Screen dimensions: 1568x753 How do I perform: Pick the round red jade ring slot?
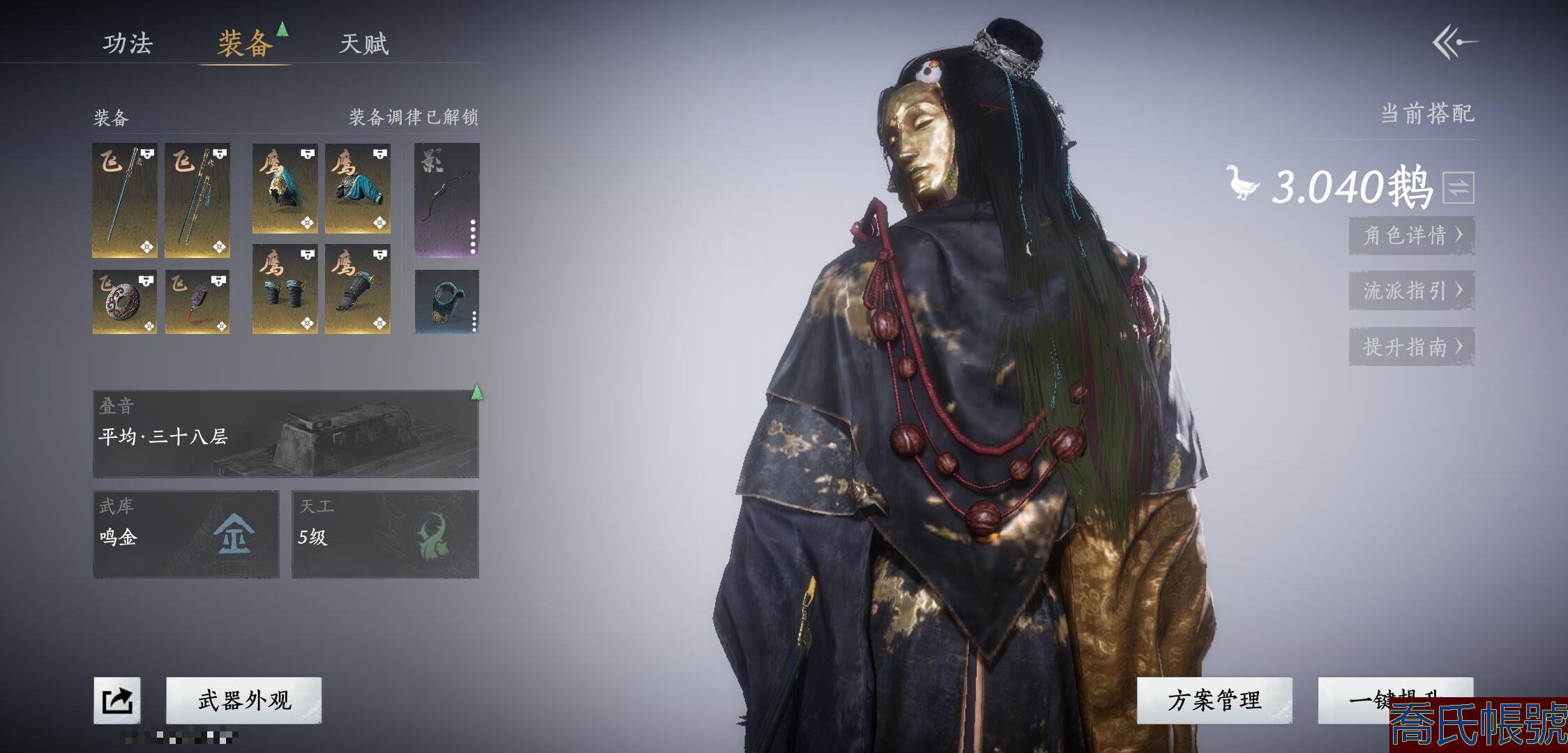coord(125,302)
